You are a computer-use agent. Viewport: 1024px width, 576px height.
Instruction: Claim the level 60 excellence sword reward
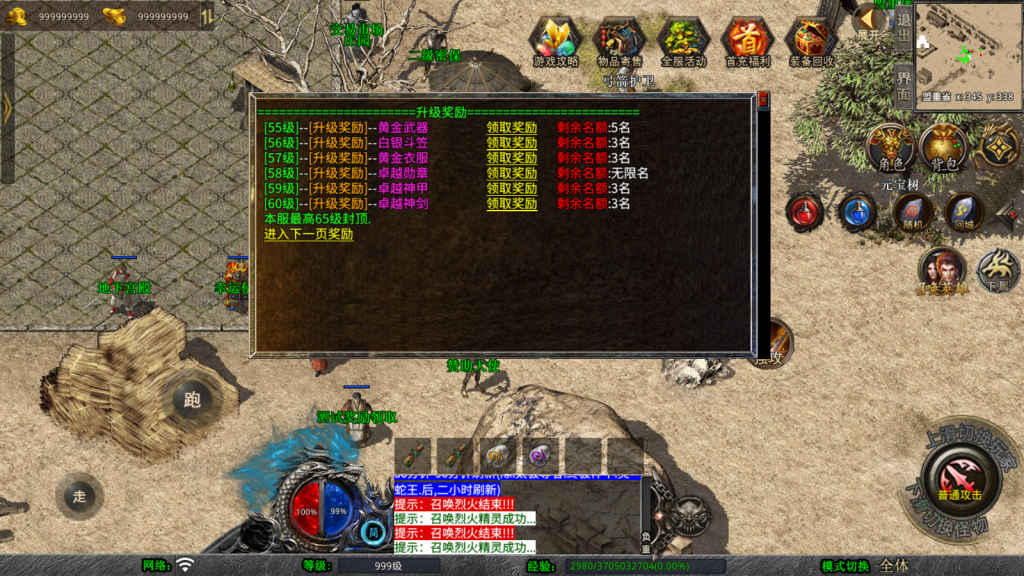[x=511, y=204]
